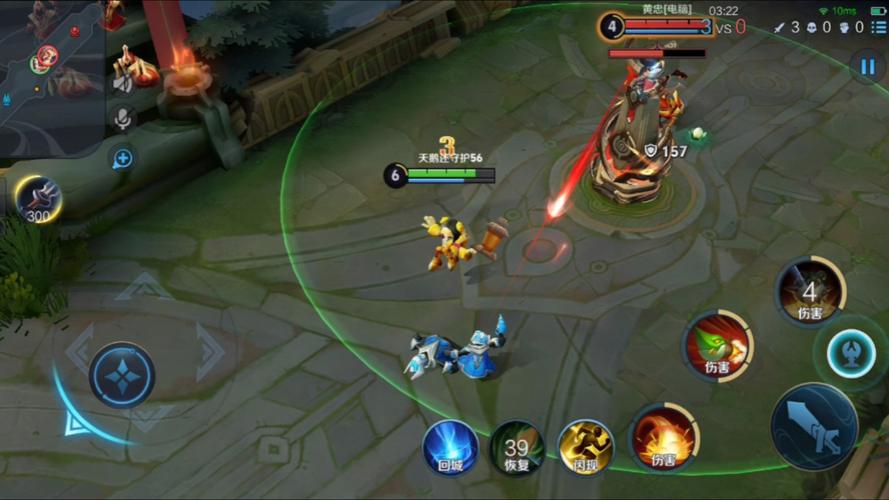The width and height of the screenshot is (889, 500).
Task: Use the 恢复 restore spell
Action: pos(517,446)
